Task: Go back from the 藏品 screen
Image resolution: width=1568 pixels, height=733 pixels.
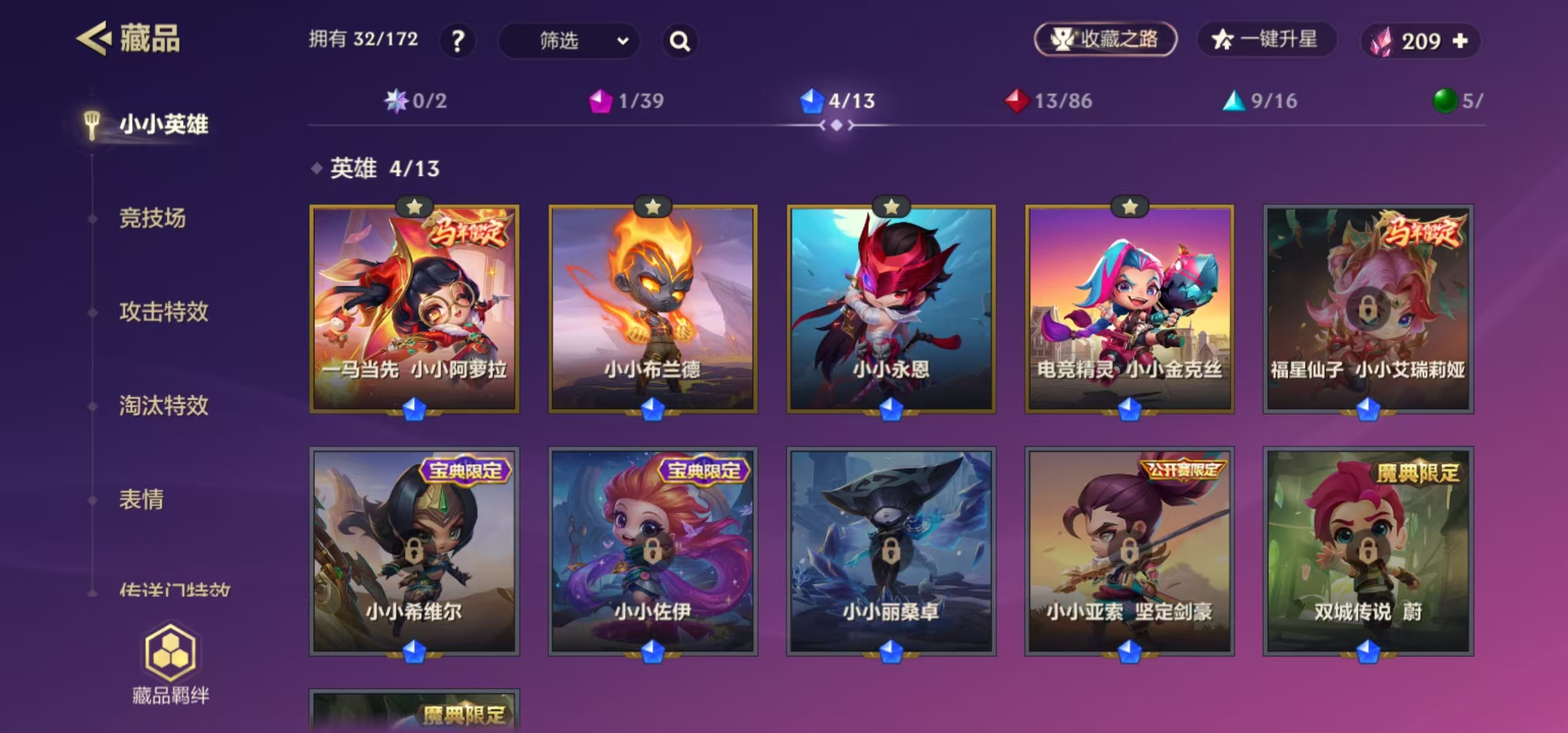Action: coord(94,39)
